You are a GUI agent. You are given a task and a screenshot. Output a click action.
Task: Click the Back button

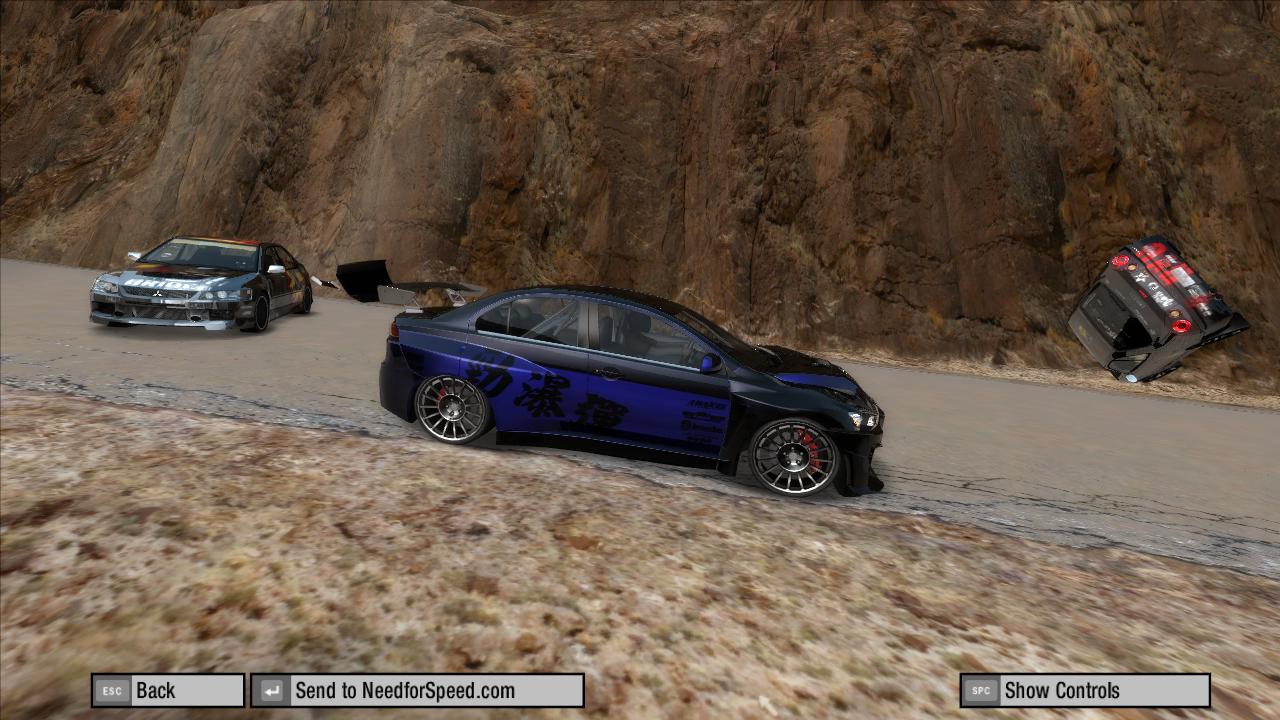[168, 690]
